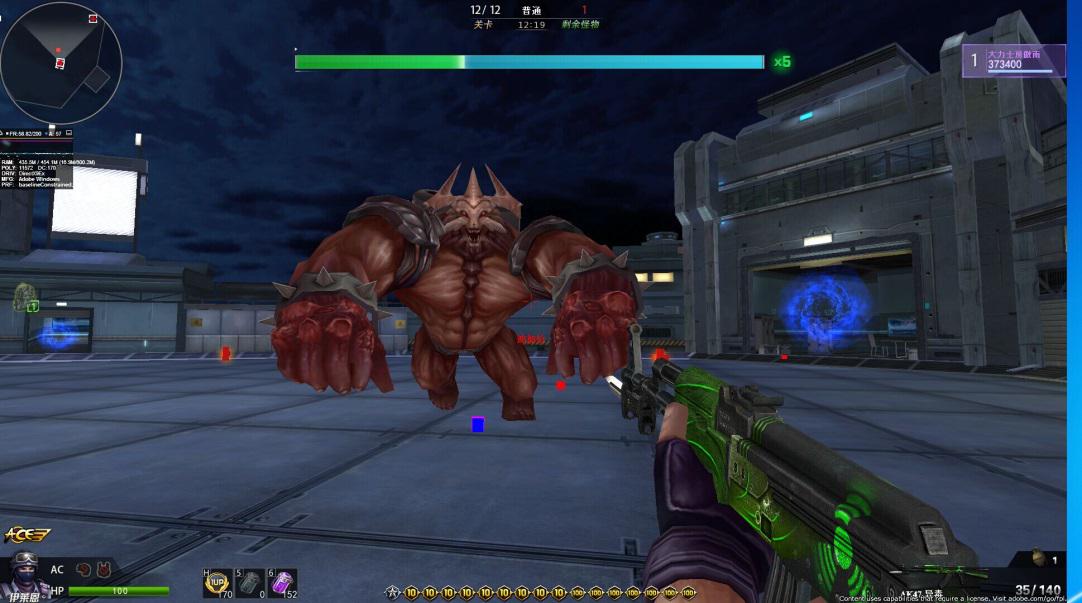Select the grey canister item slot
This screenshot has width=1082, height=603.
pos(248,583)
